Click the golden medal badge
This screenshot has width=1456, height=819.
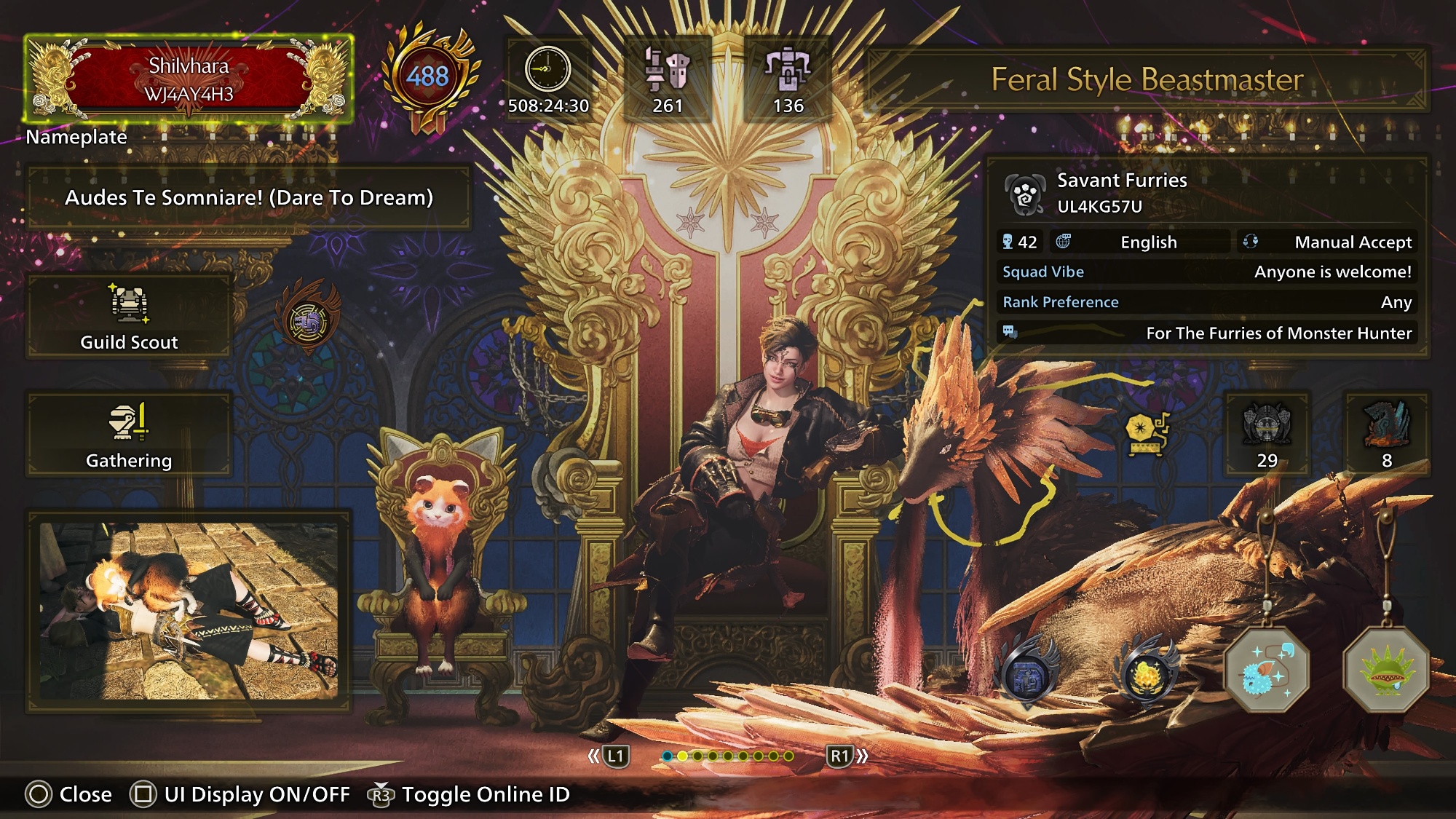click(x=1147, y=675)
